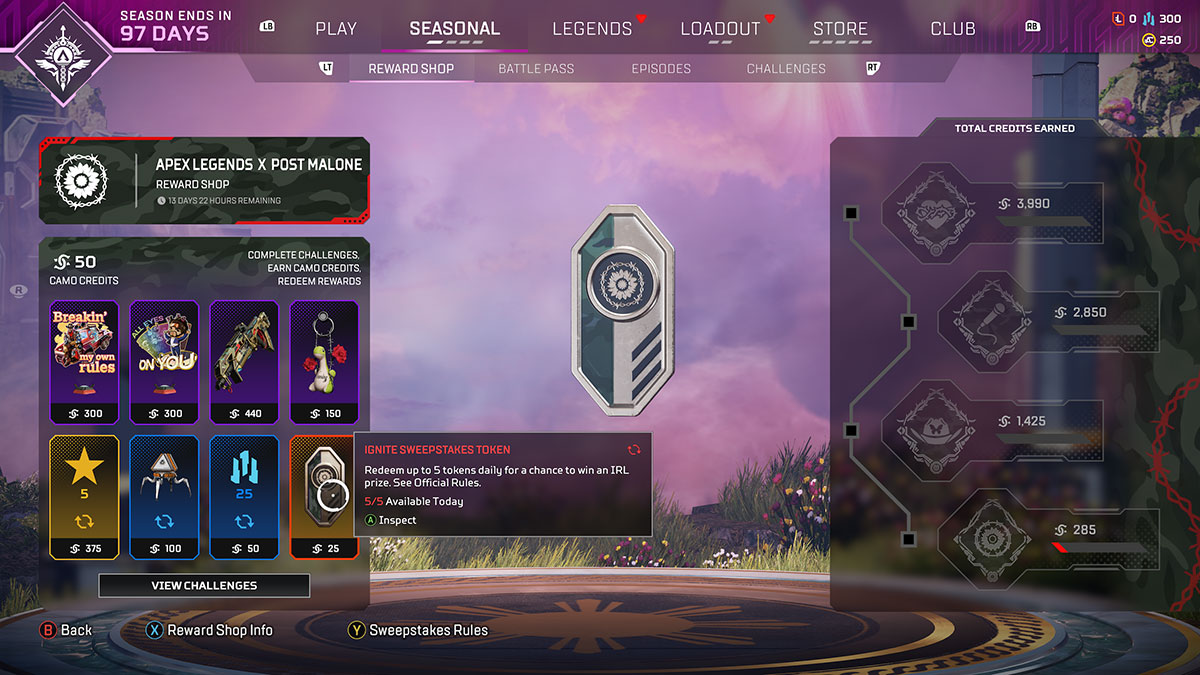Go to the Store tab
This screenshot has width=1200, height=675.
click(840, 28)
